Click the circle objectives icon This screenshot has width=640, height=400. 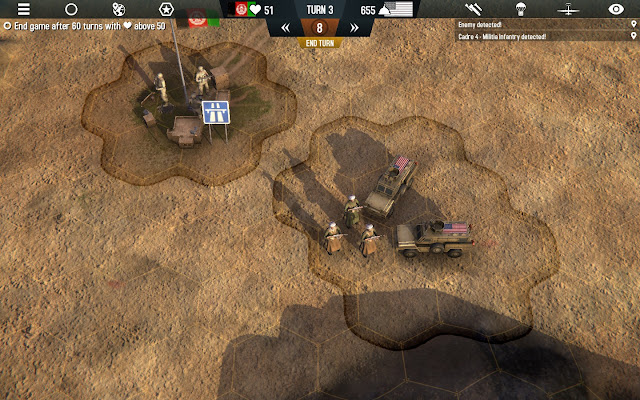[71, 9]
